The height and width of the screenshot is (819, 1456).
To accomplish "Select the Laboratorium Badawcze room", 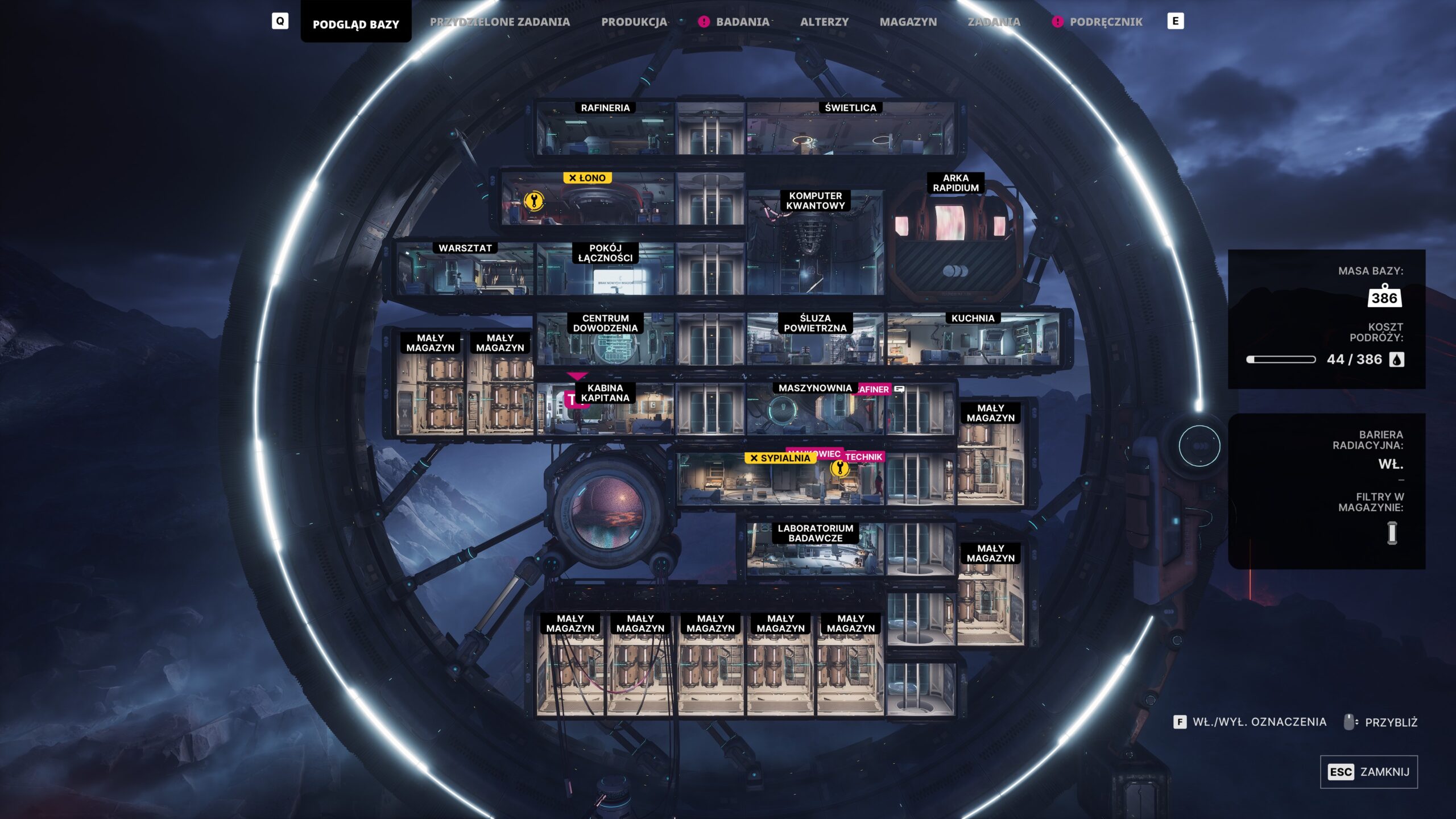I will [815, 549].
